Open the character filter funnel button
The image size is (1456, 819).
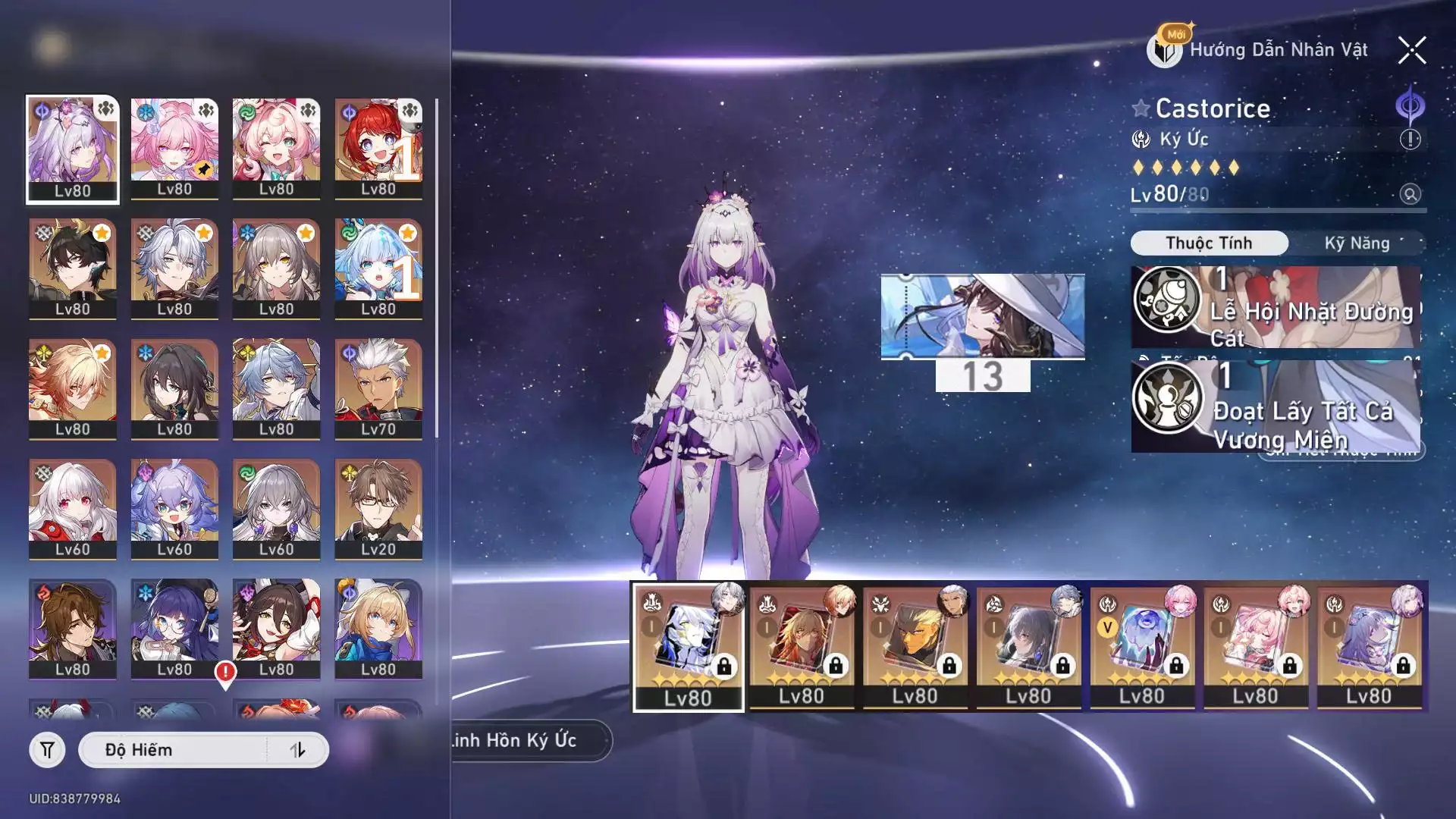click(47, 750)
